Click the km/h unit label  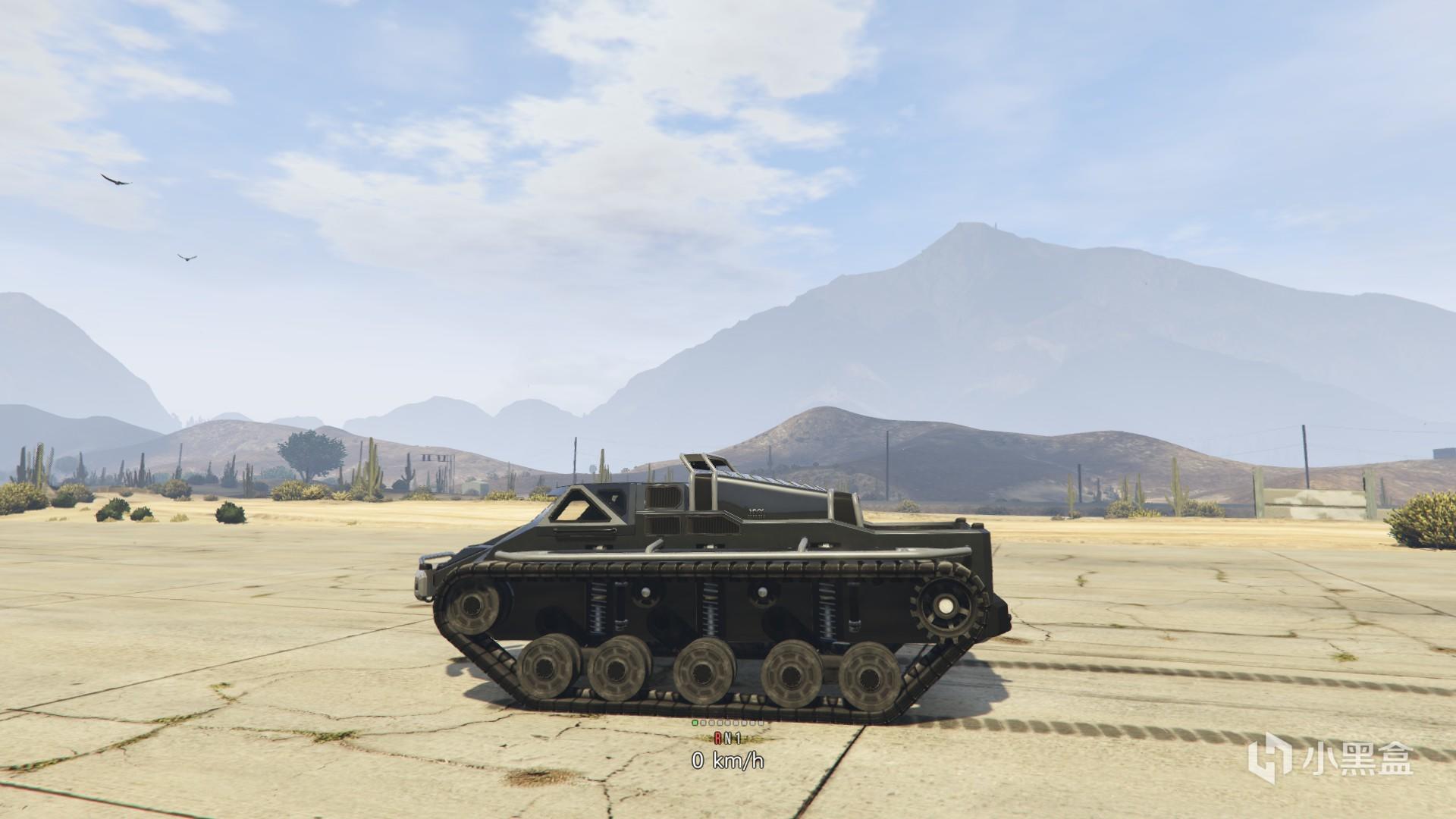click(739, 761)
